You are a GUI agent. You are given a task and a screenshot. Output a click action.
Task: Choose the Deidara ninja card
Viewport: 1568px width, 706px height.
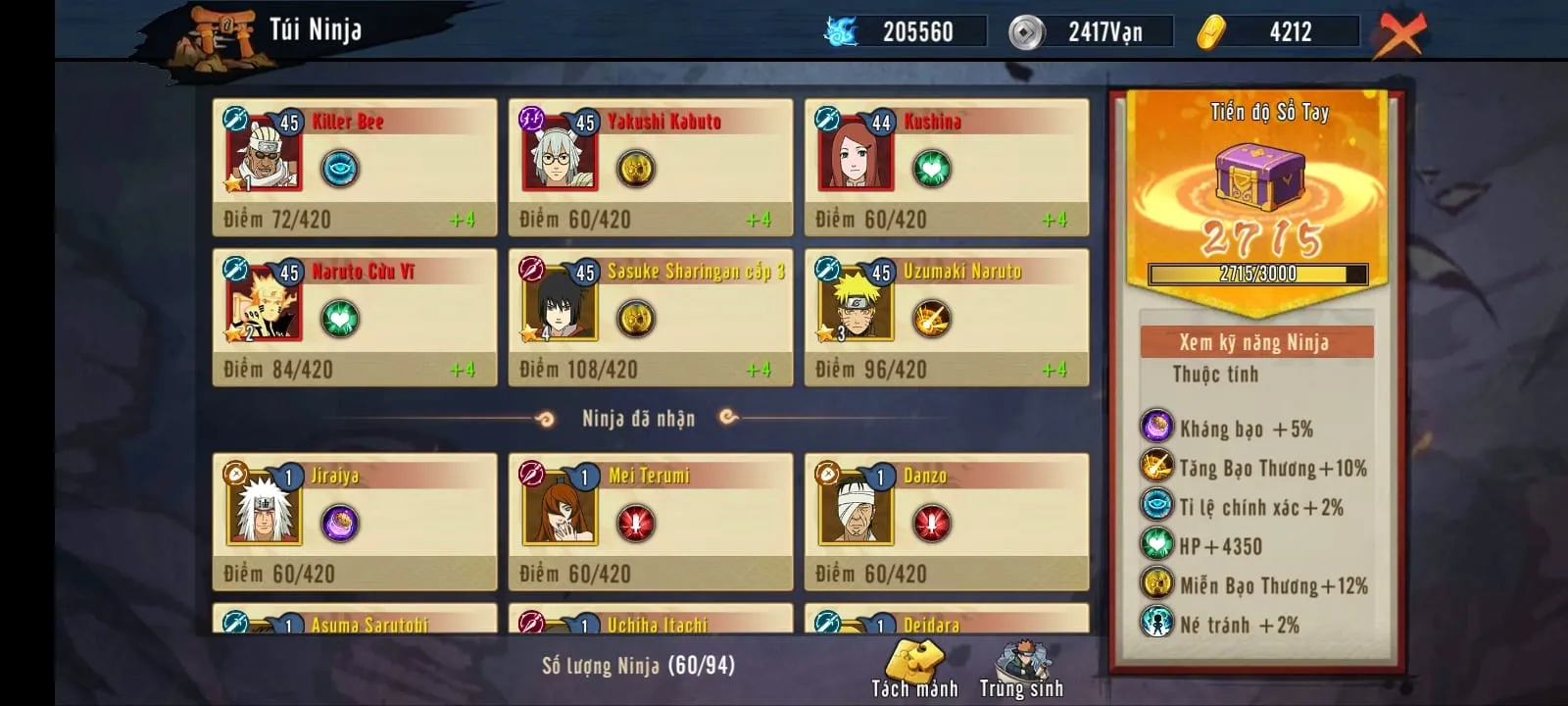947,620
